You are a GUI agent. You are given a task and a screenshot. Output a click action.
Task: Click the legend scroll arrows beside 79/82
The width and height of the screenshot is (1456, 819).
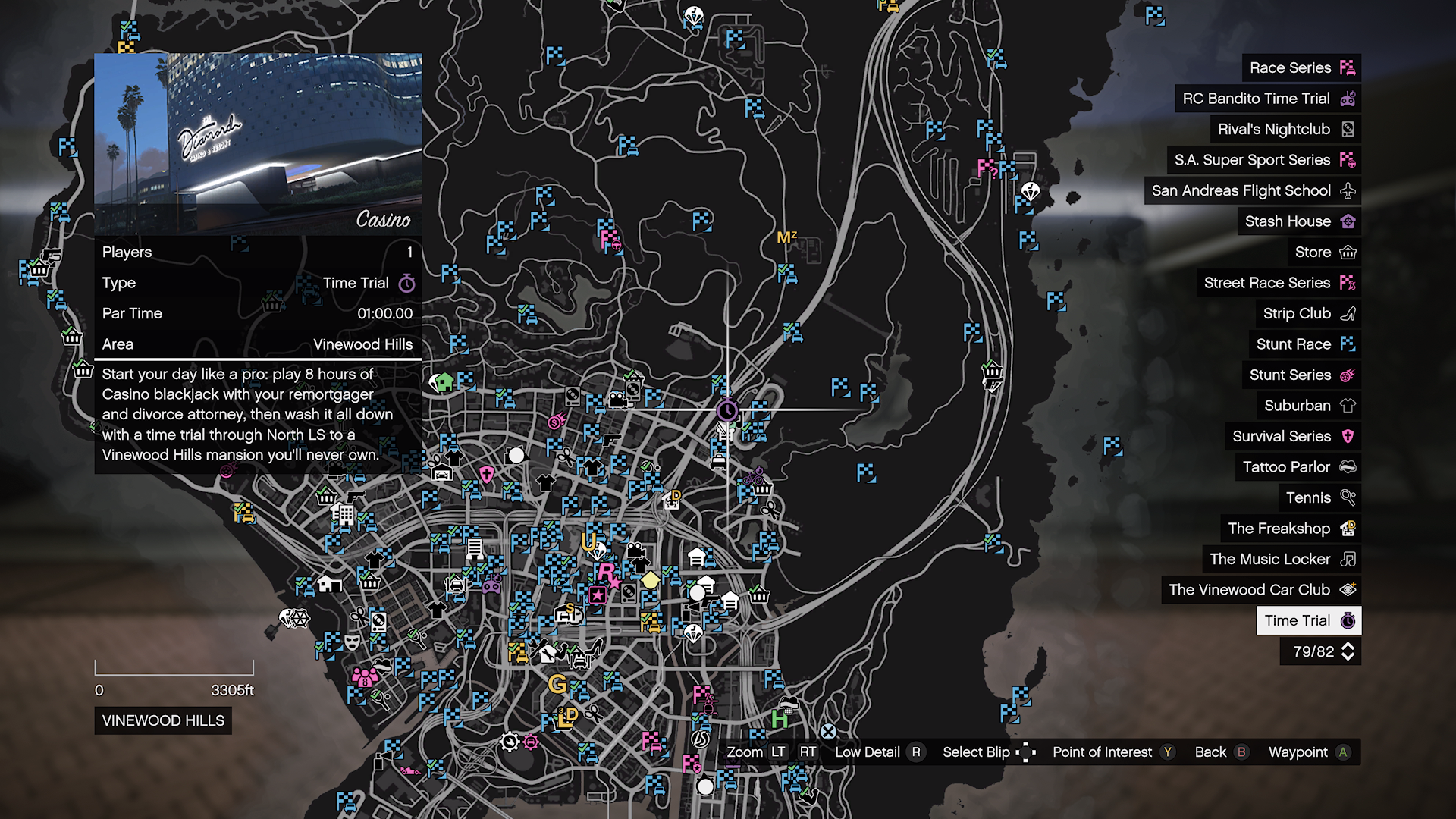[x=1348, y=651]
